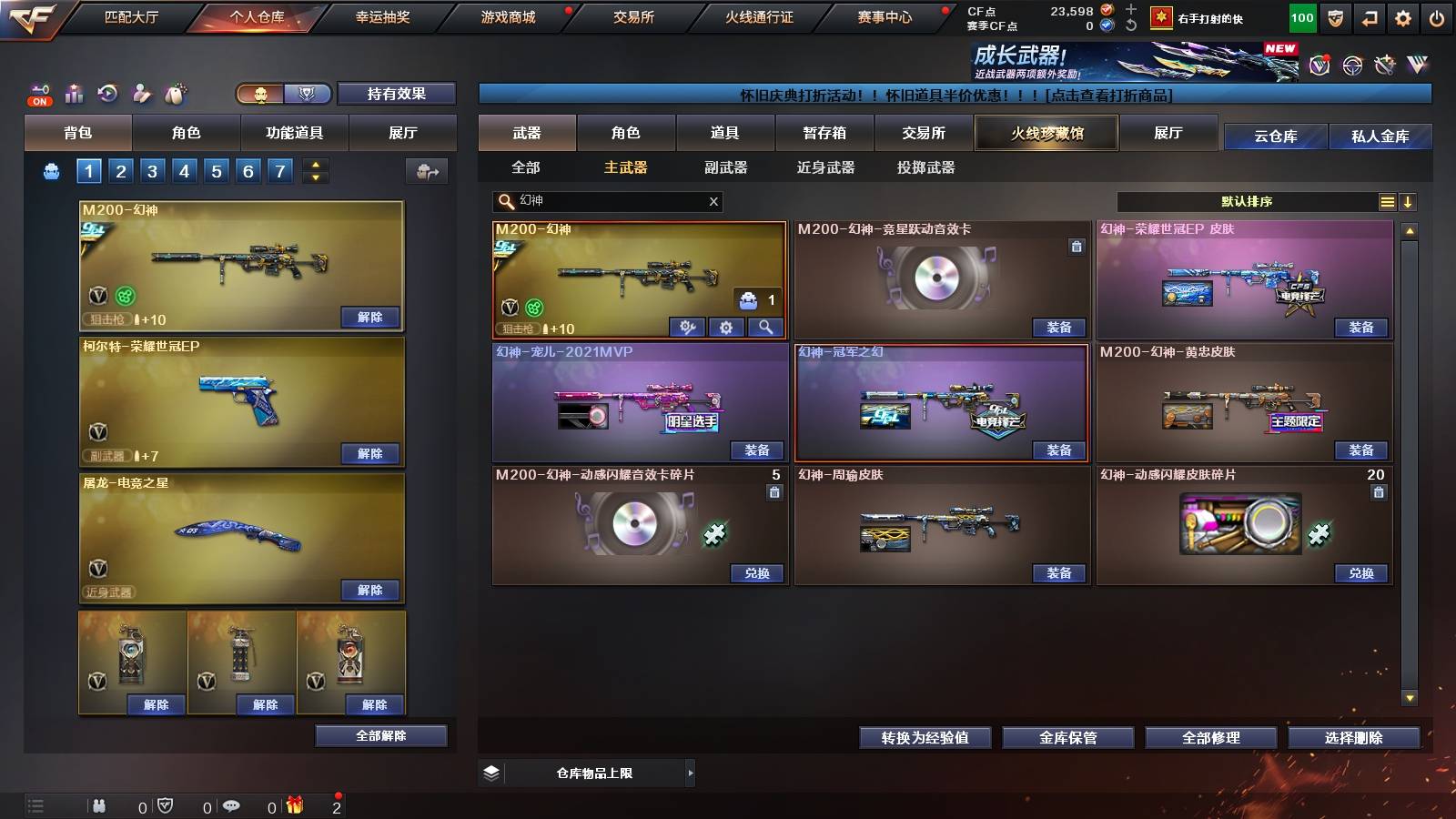The height and width of the screenshot is (819, 1456).
Task: Click 转换为经验值 at the bottom
Action: point(925,738)
